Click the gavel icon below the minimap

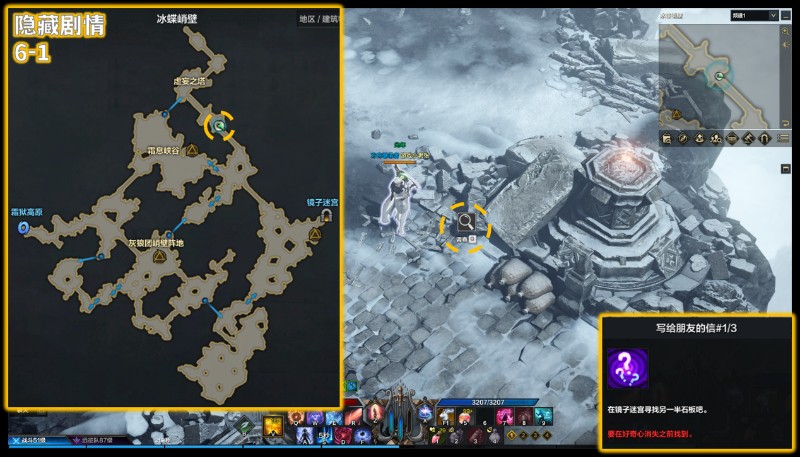pyautogui.click(x=747, y=138)
